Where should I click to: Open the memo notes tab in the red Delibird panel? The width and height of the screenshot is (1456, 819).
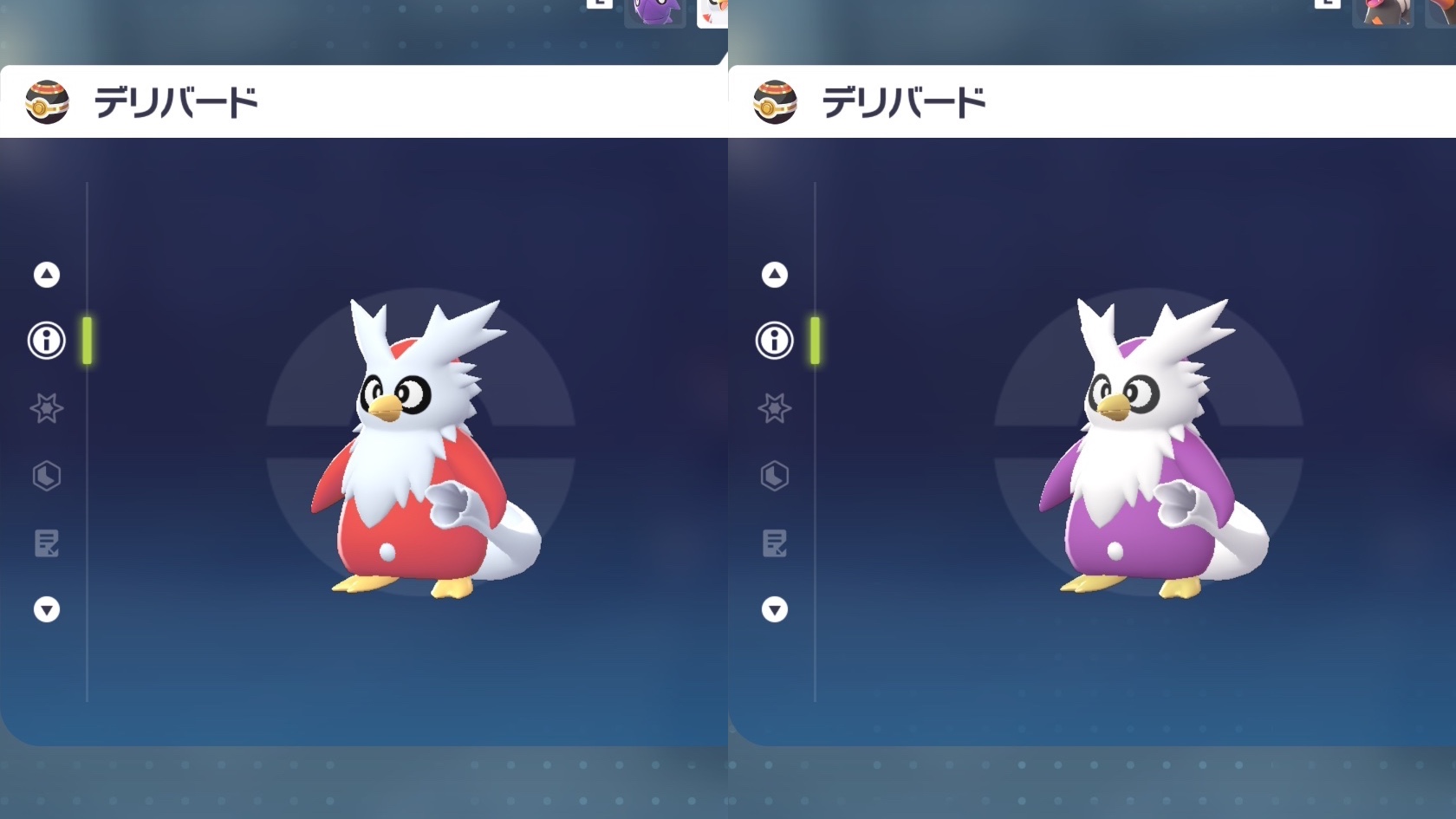(47, 543)
